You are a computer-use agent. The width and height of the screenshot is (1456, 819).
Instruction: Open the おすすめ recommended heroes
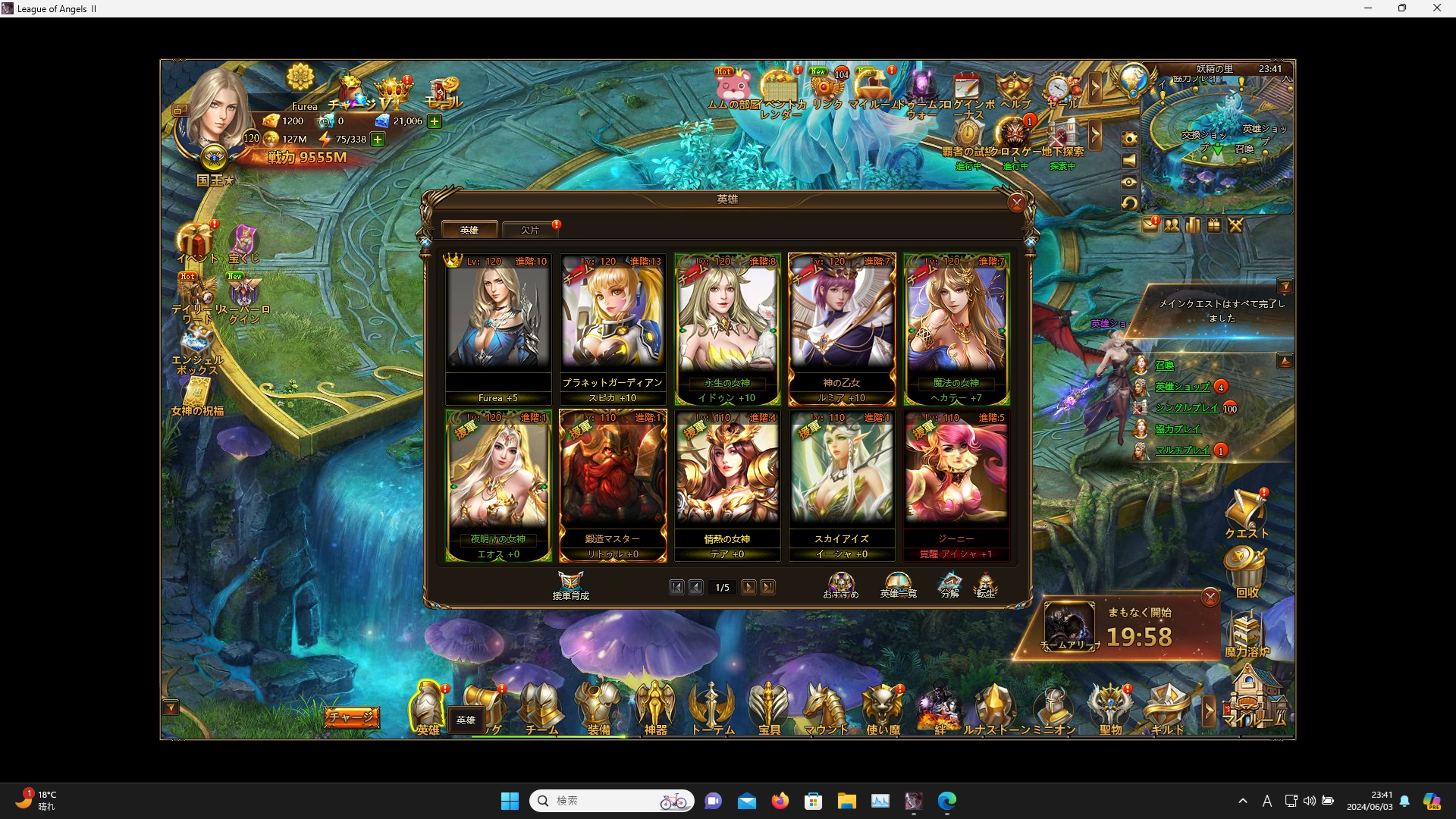pos(841,585)
